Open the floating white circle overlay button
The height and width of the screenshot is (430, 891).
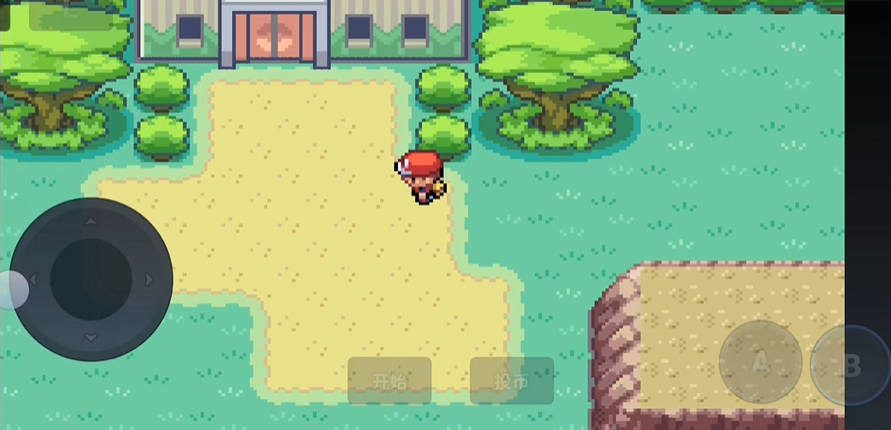coord(10,290)
